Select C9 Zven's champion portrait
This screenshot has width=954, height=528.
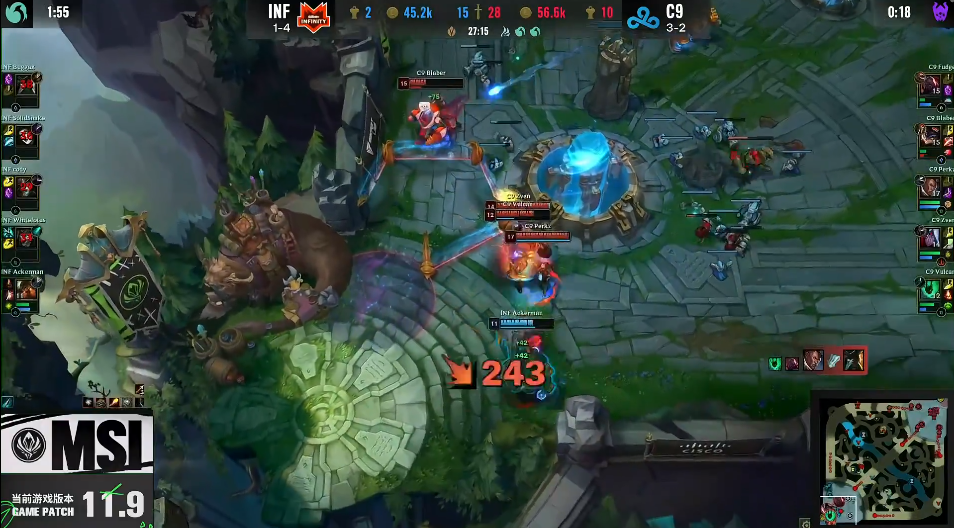tap(930, 243)
